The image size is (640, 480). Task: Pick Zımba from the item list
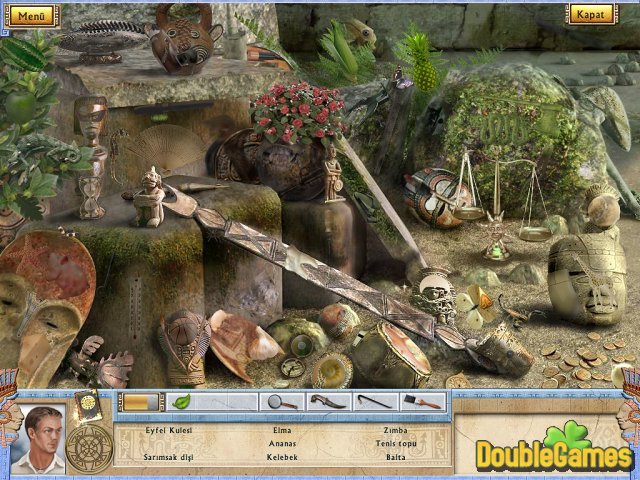(x=396, y=429)
